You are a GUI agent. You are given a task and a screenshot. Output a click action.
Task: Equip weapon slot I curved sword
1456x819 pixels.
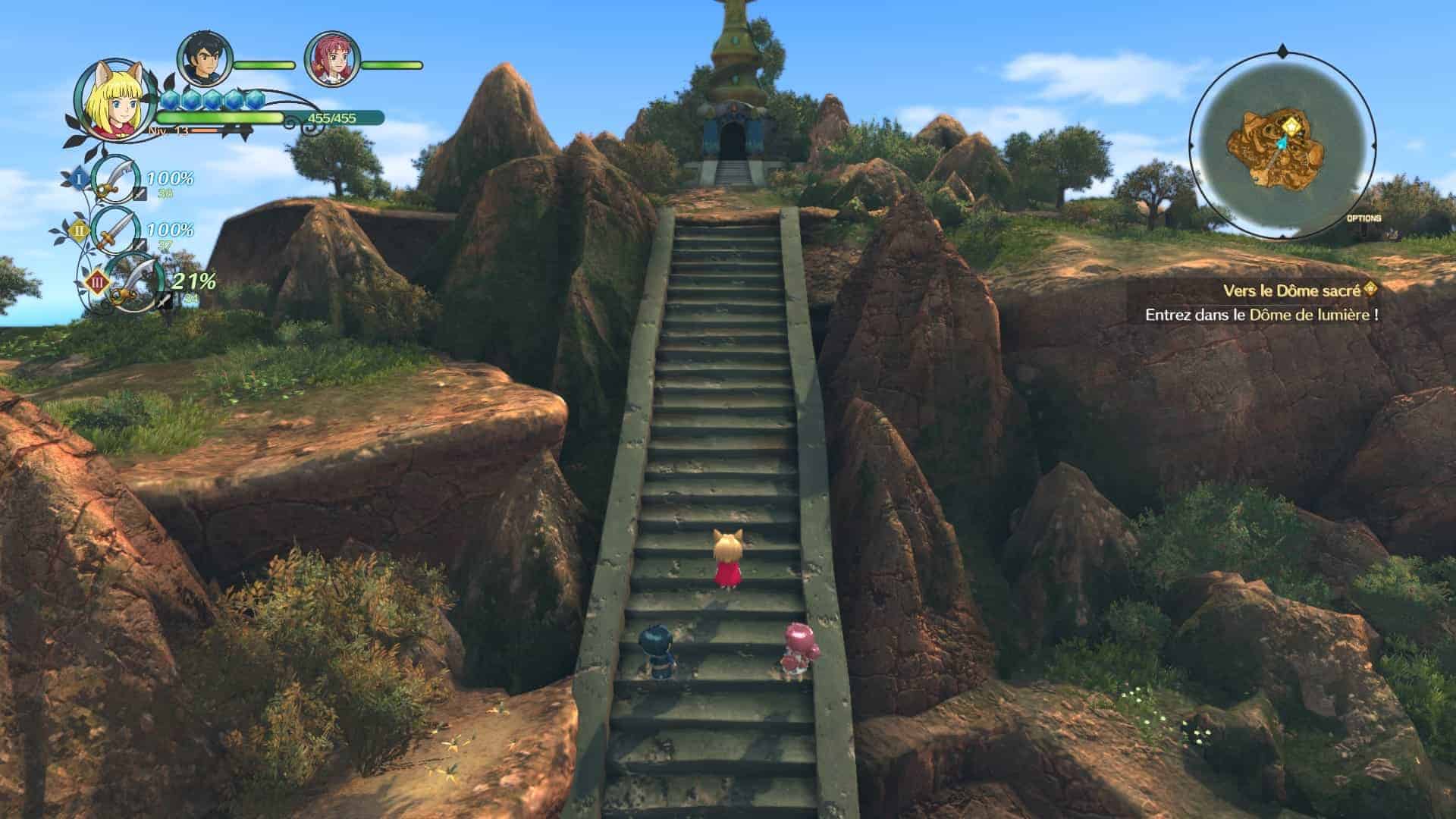pos(115,180)
